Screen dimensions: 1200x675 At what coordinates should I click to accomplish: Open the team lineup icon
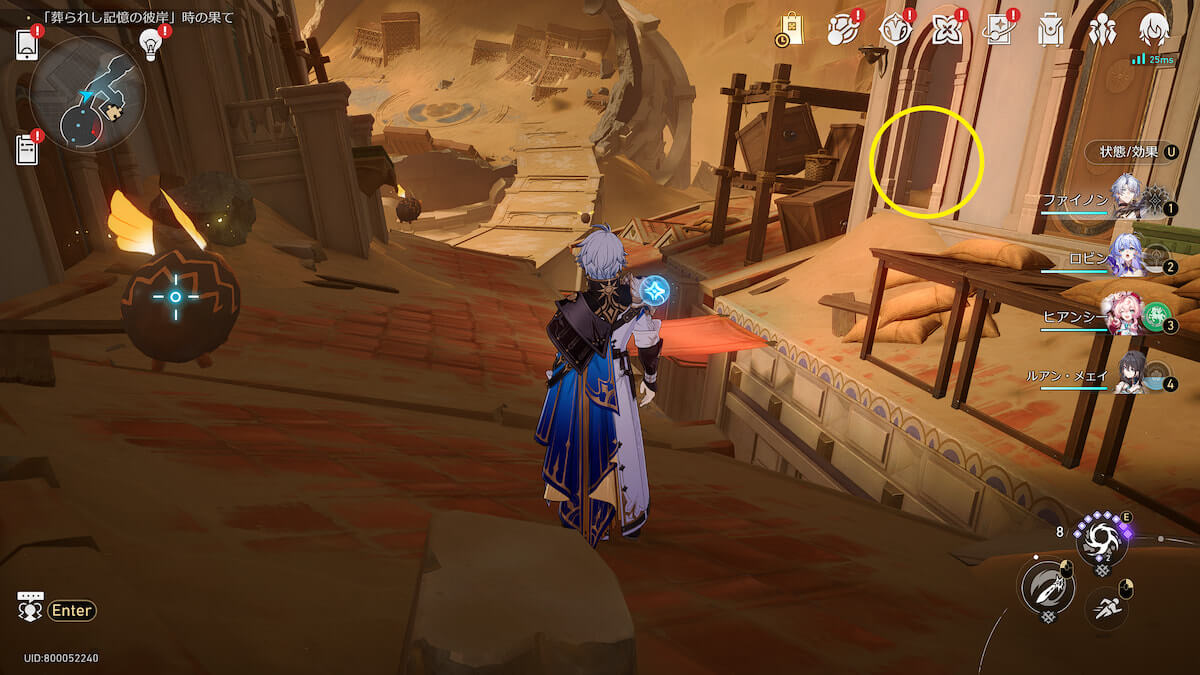click(x=1102, y=30)
